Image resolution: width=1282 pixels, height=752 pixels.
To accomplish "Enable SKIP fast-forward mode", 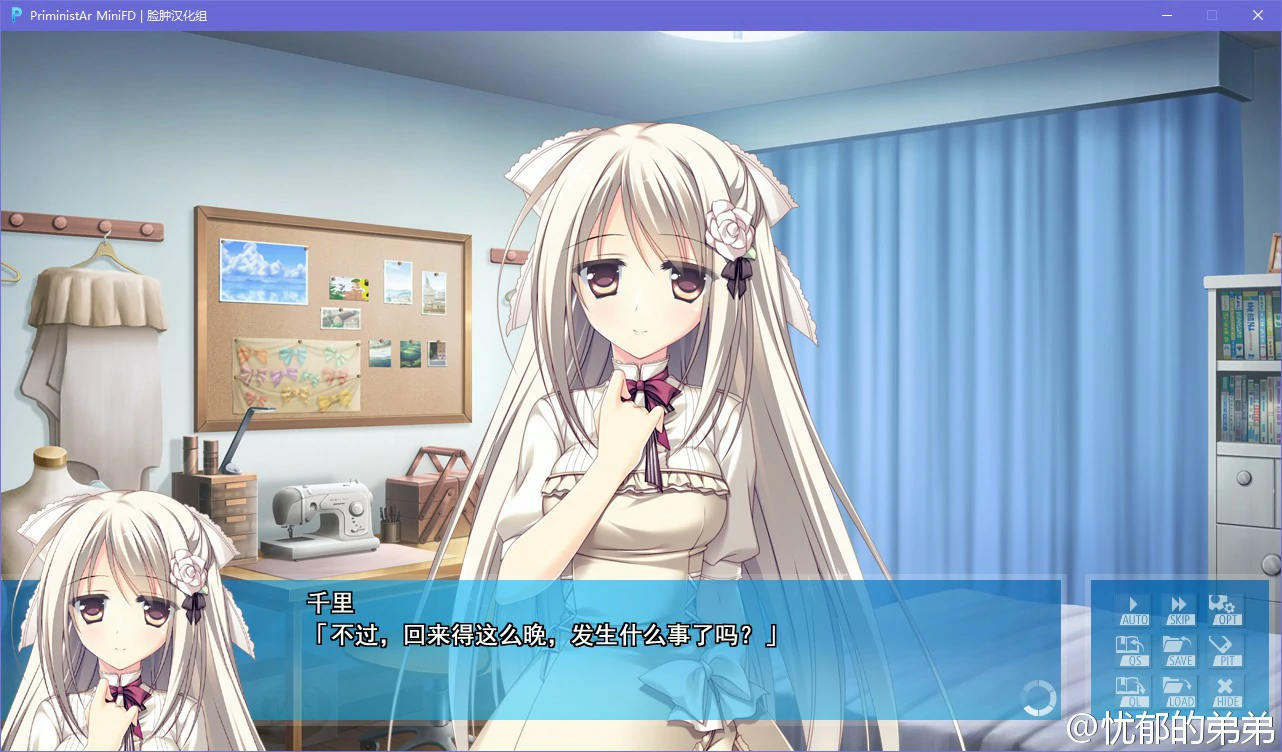I will tap(1178, 609).
